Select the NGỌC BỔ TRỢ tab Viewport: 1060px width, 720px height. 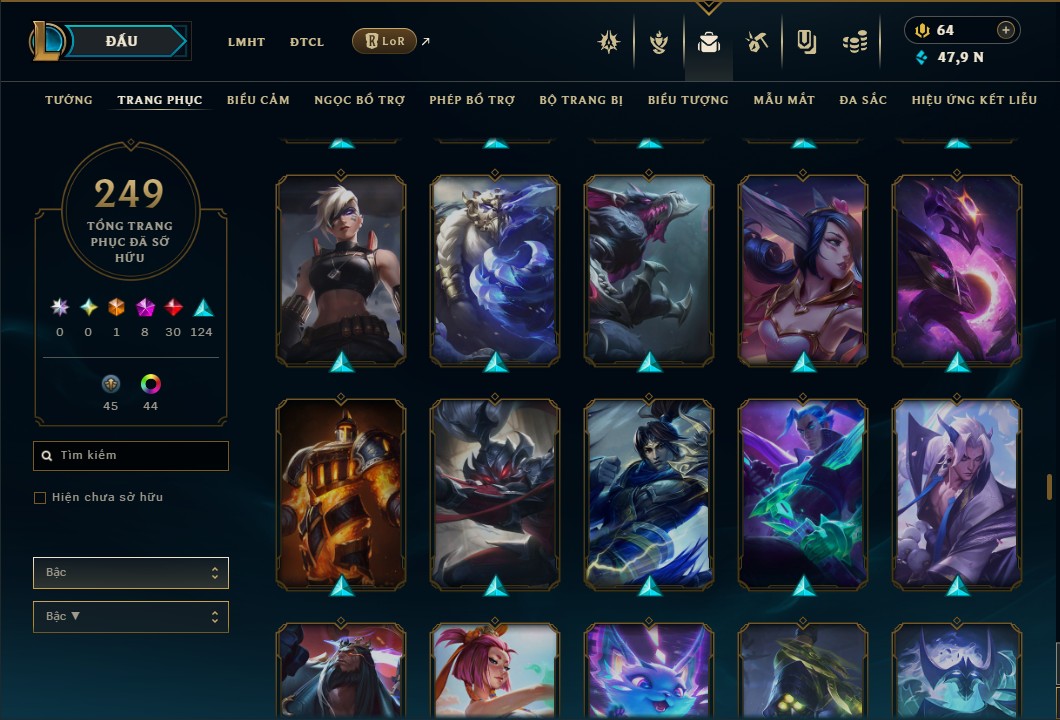click(359, 100)
